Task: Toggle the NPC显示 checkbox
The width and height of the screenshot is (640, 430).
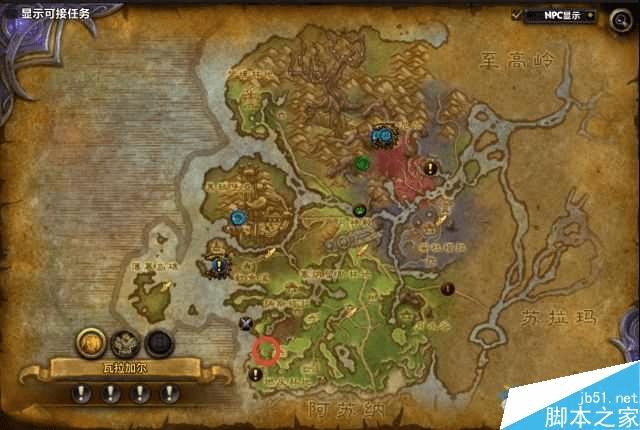Action: pos(517,15)
